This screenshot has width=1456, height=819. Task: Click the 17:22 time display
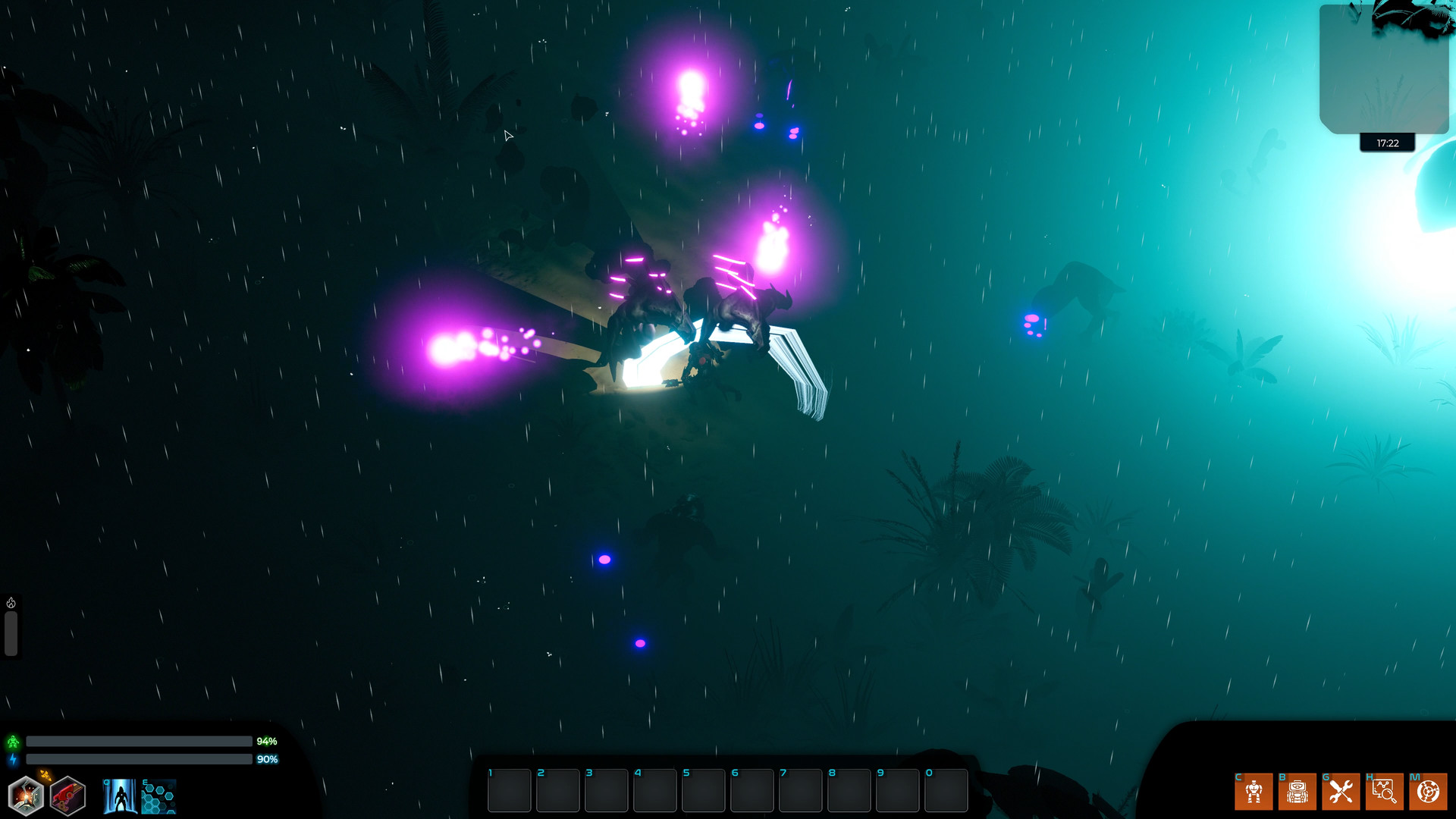coord(1388,143)
